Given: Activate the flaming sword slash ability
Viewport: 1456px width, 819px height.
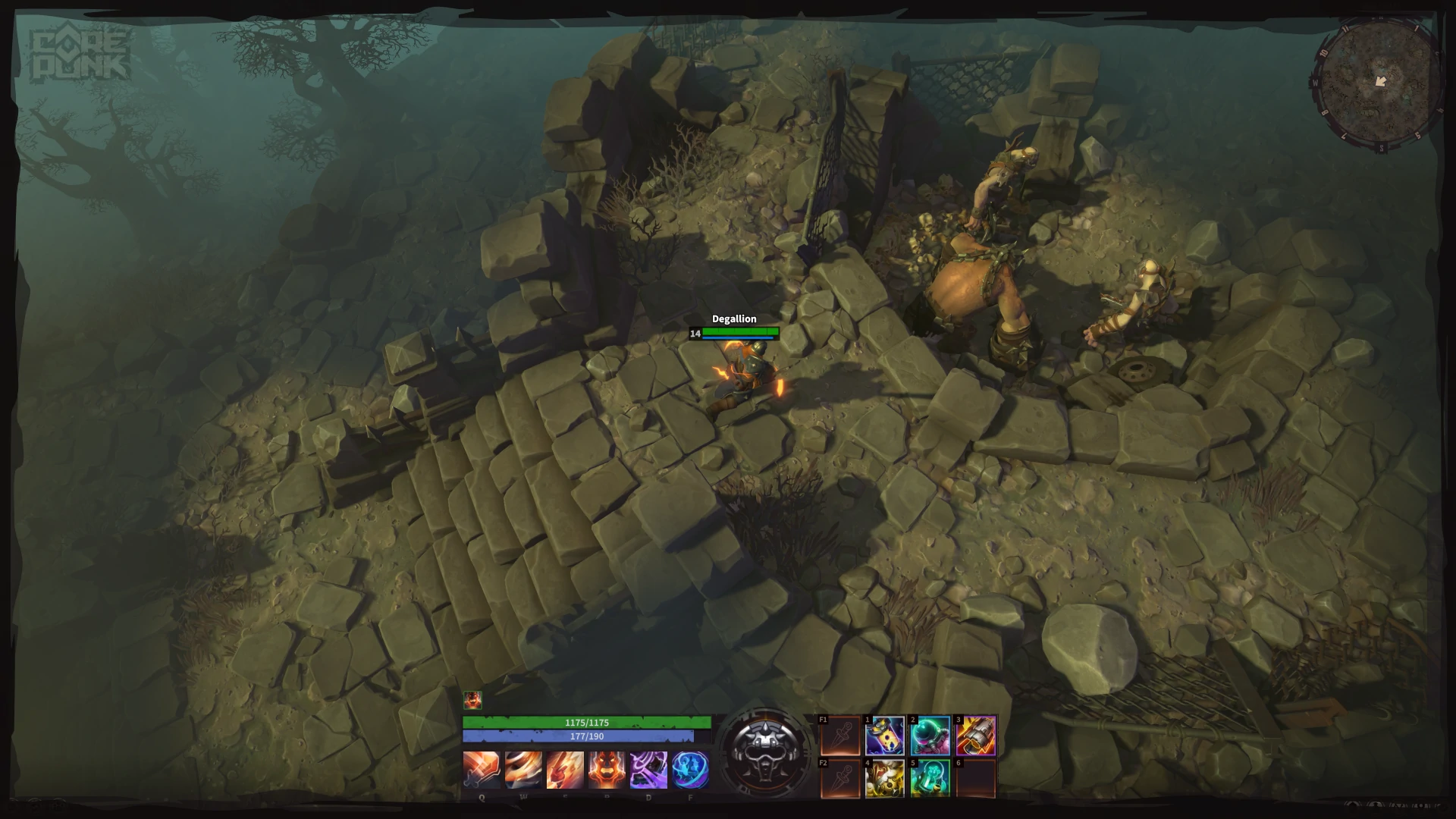Looking at the screenshot, I should click(x=482, y=770).
